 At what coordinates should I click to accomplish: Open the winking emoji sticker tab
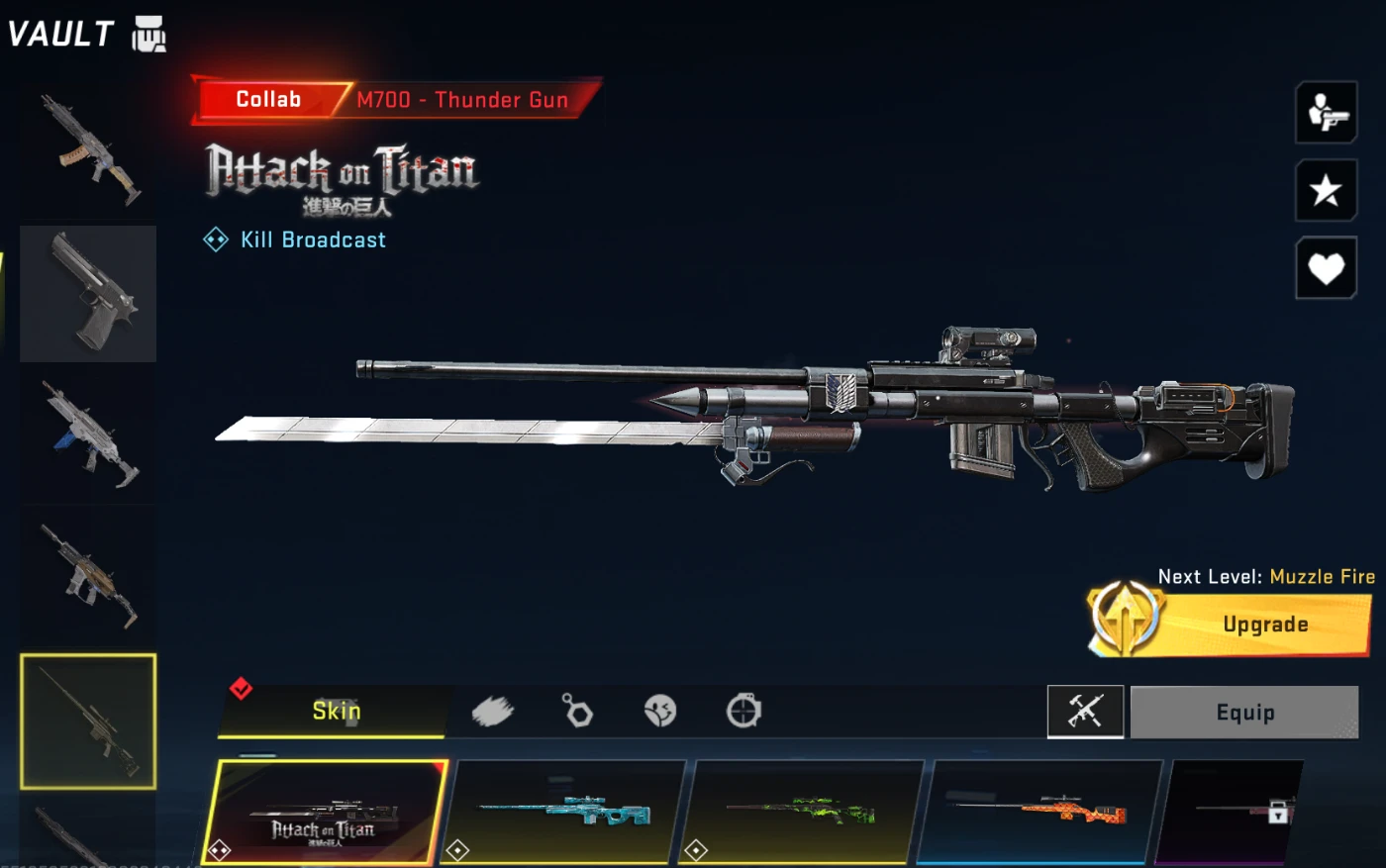[659, 711]
